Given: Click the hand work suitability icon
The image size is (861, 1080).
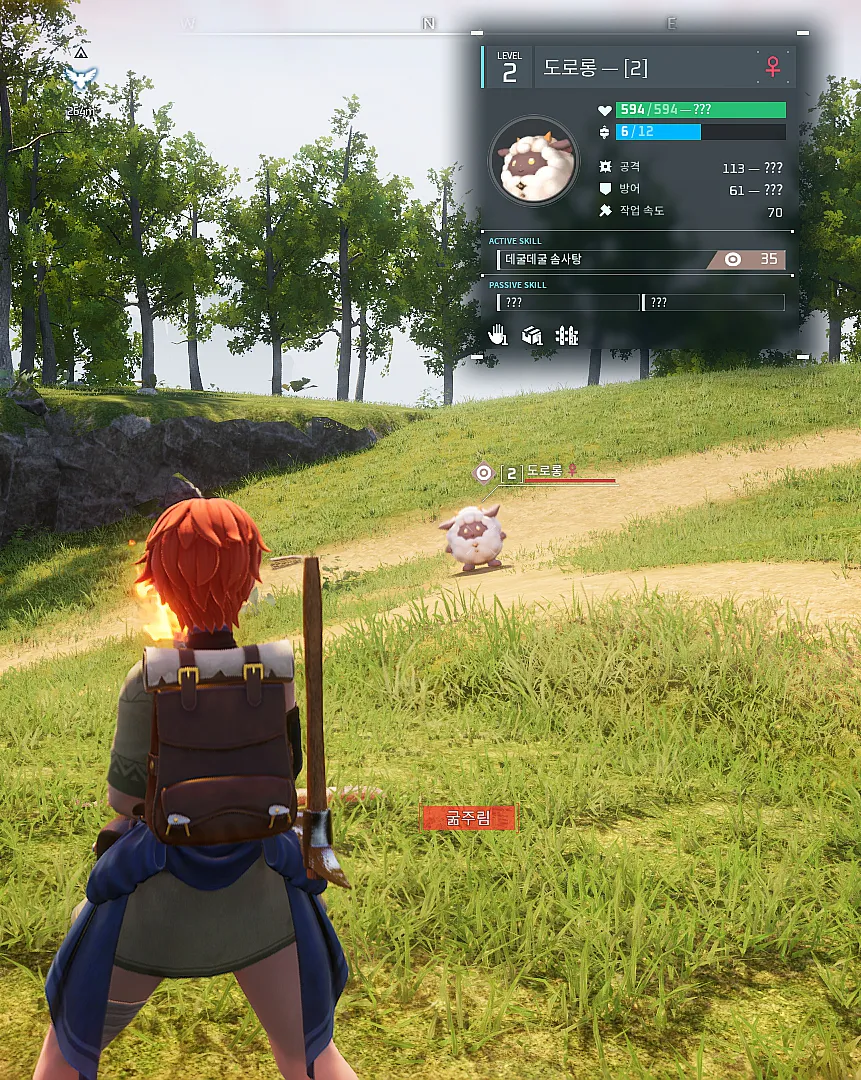Looking at the screenshot, I should click(498, 335).
